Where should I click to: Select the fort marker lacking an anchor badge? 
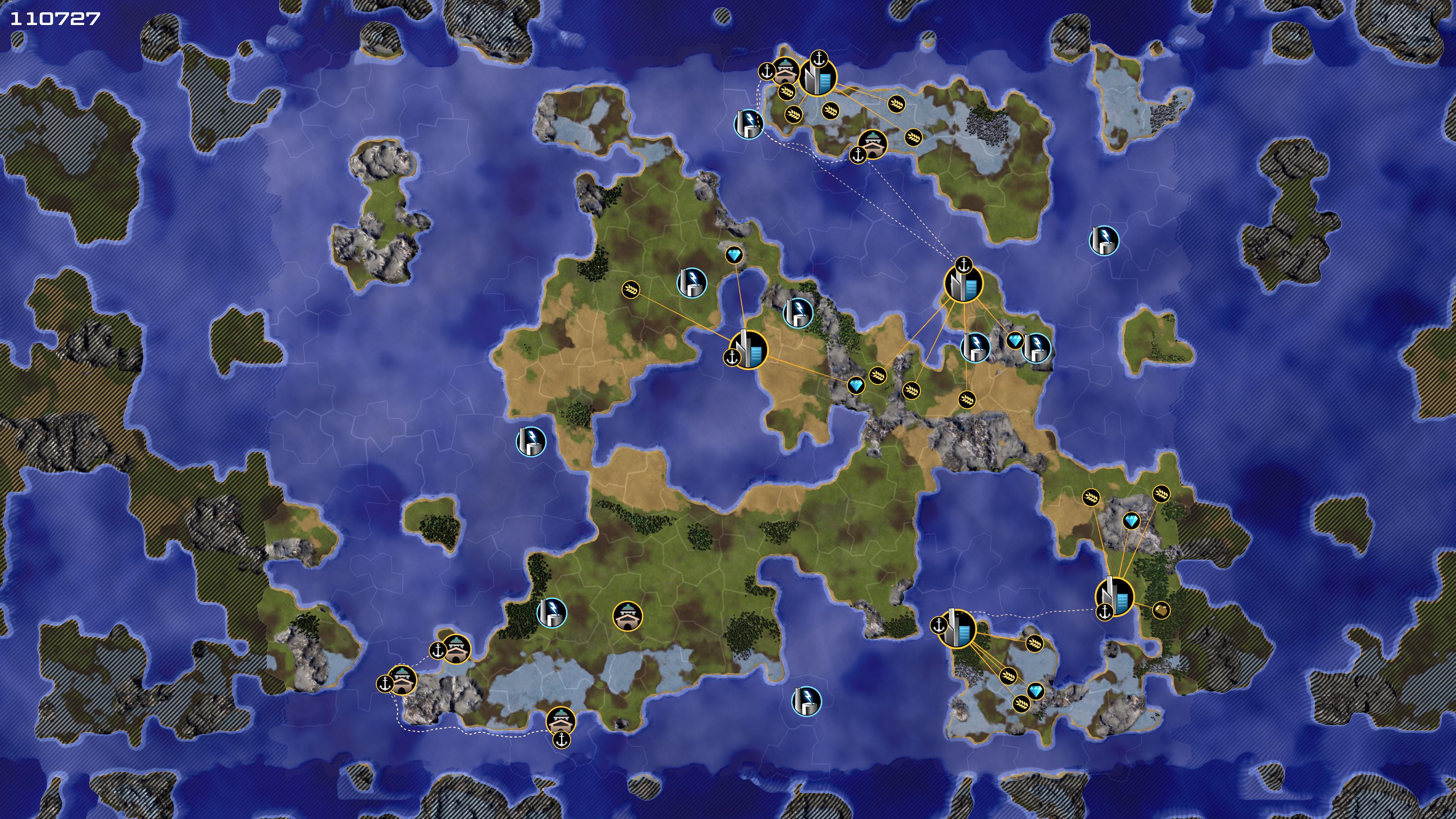[628, 615]
